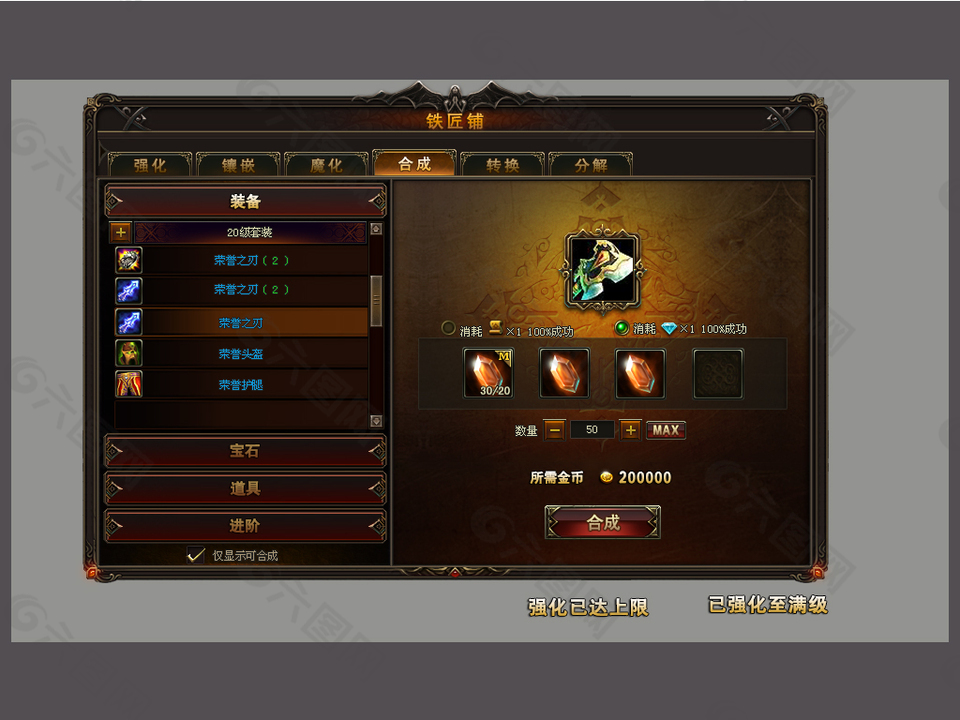Collapse the 装备 category header
960x720 pixels.
245,201
